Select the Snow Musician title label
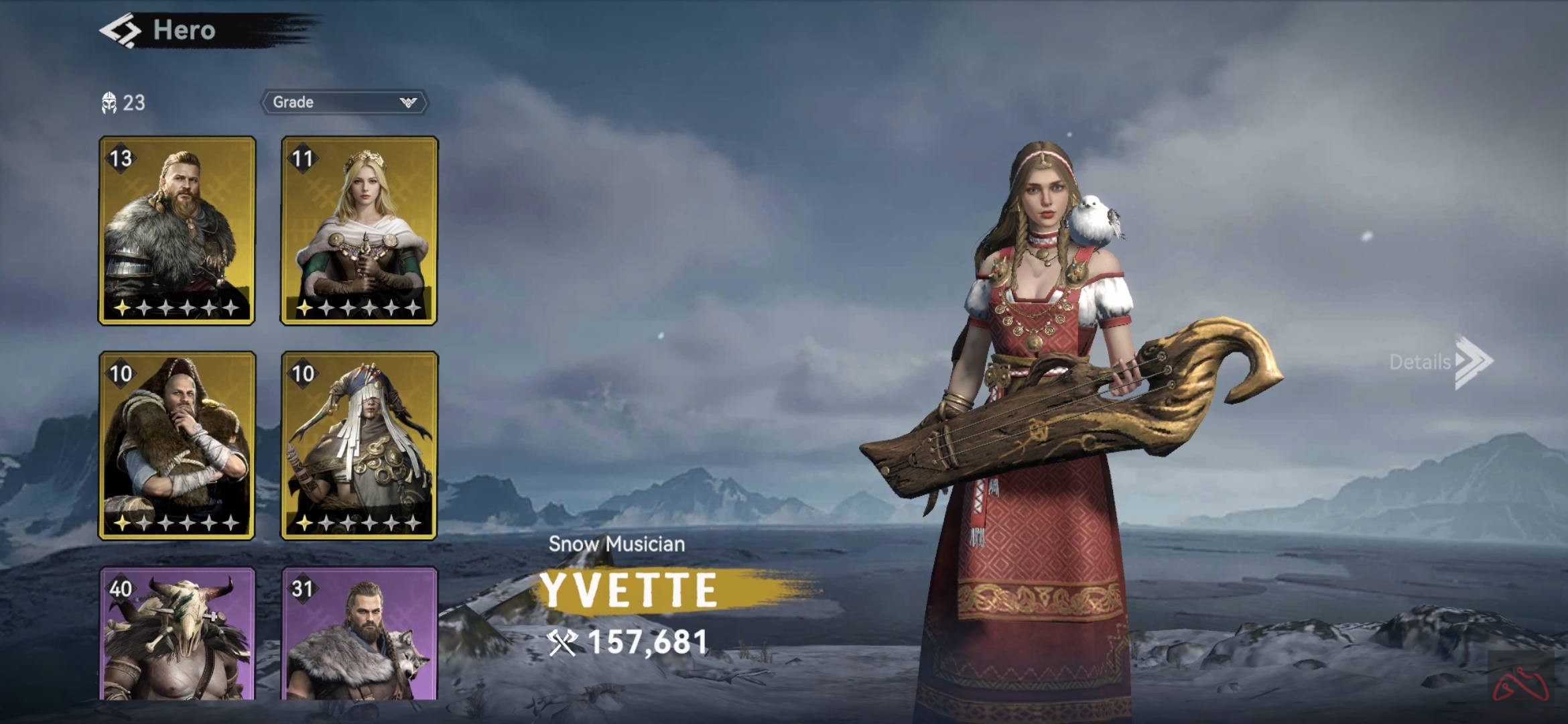1568x724 pixels. click(616, 544)
